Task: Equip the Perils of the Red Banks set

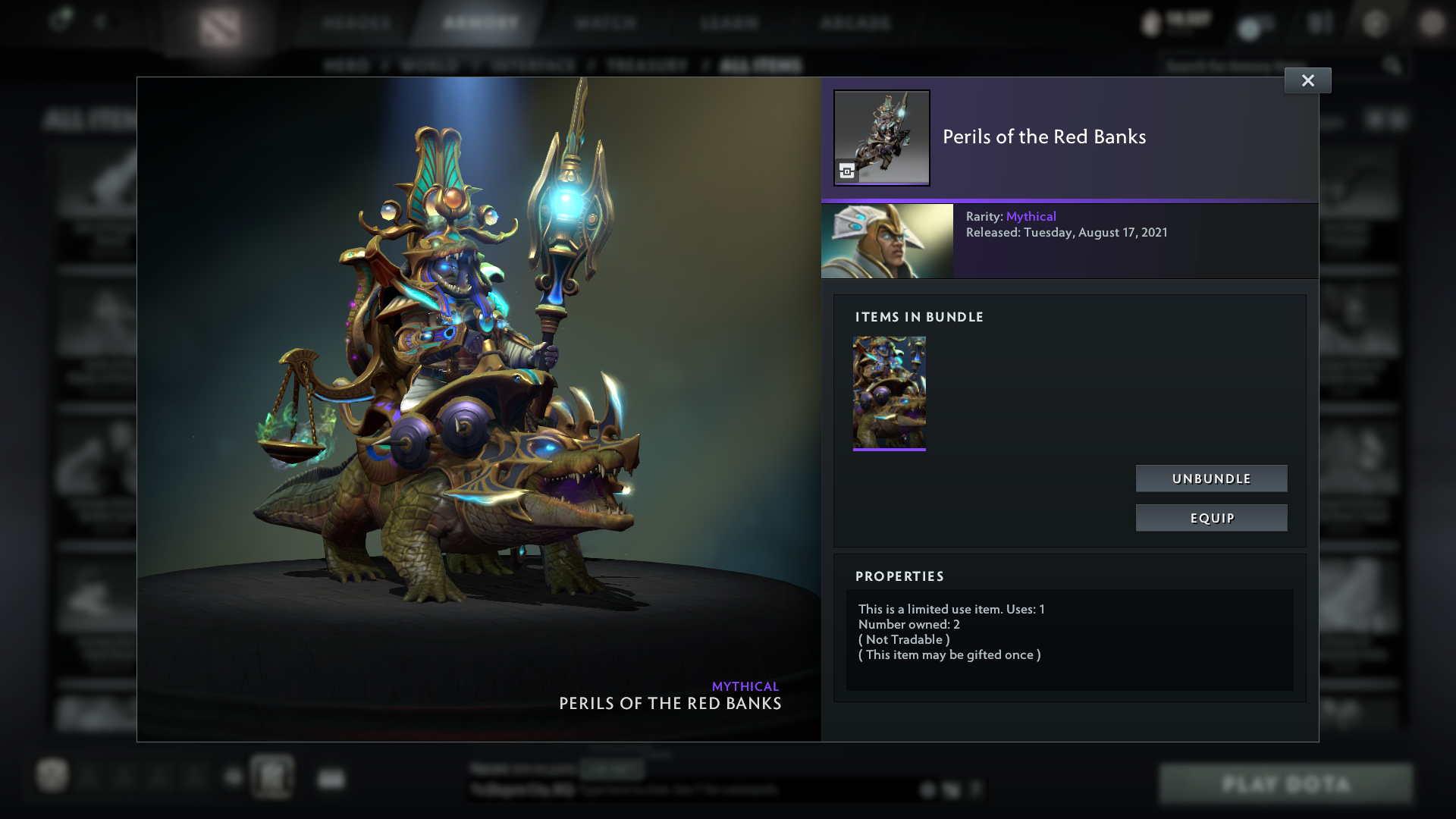Action: tap(1211, 518)
